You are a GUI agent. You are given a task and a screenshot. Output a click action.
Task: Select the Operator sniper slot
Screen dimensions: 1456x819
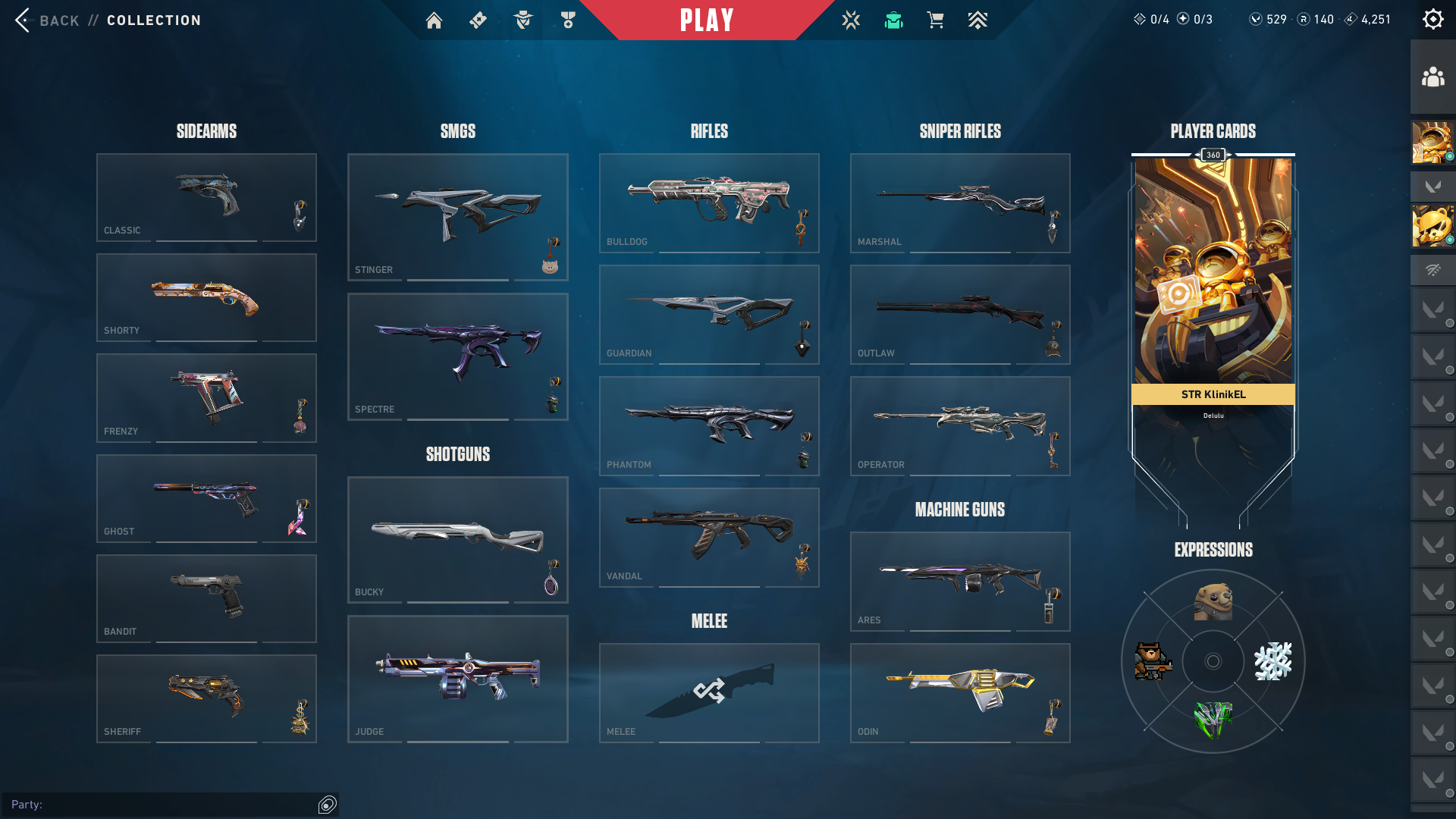(x=960, y=425)
